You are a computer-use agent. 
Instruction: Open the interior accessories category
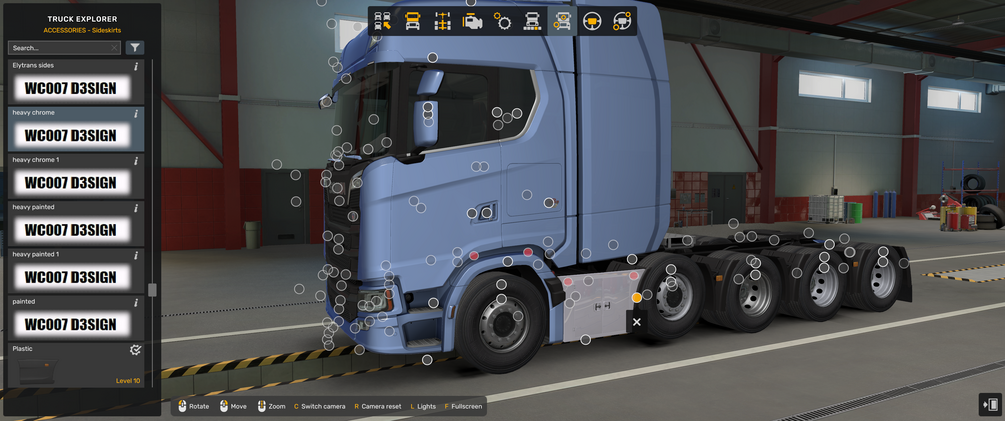point(622,21)
